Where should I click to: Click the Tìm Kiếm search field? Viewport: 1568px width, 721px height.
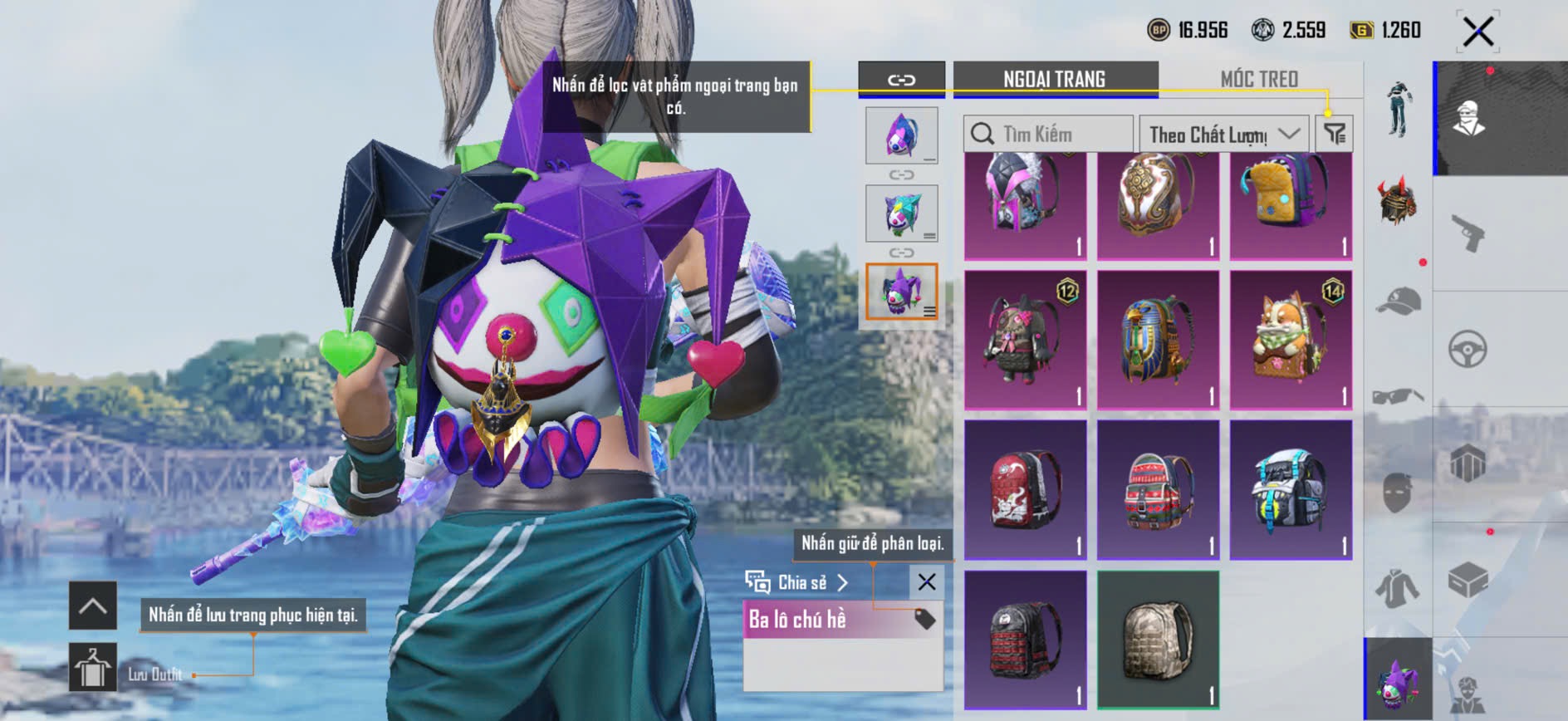1048,134
